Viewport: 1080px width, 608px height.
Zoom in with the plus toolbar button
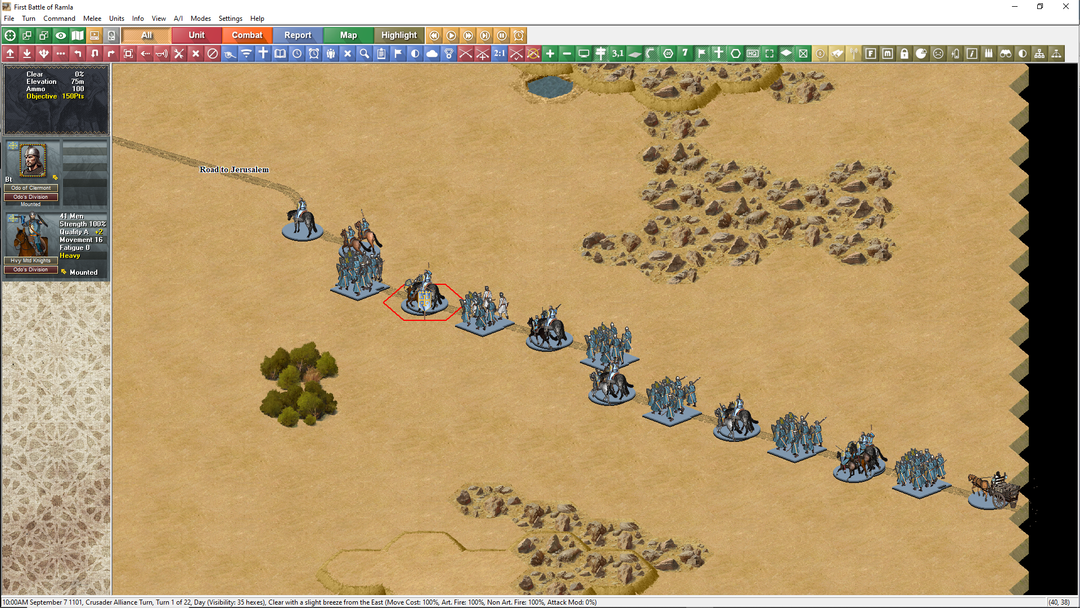pos(550,53)
